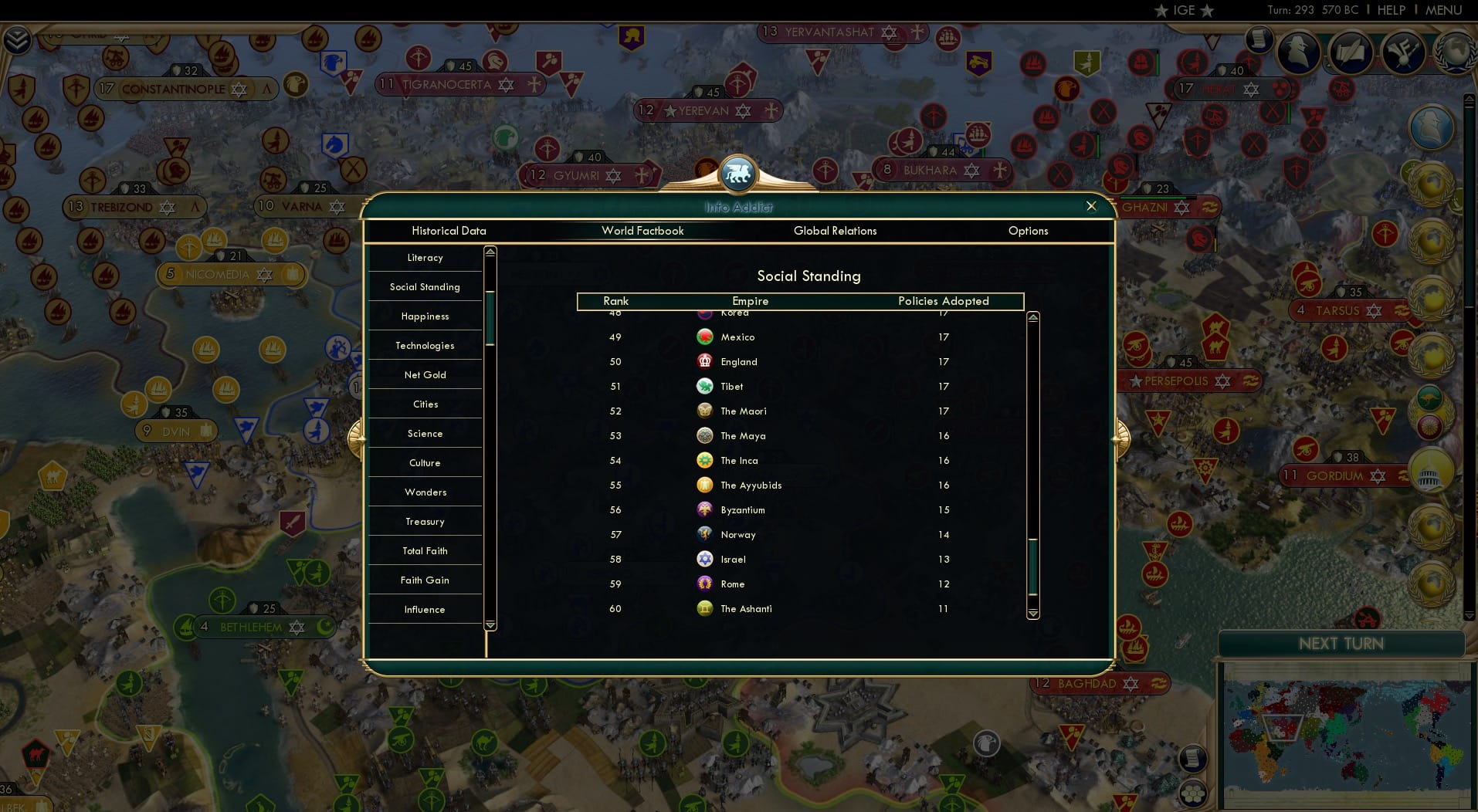The height and width of the screenshot is (812, 1478).
Task: Select Happiness in the Factbook sidebar
Action: [425, 316]
